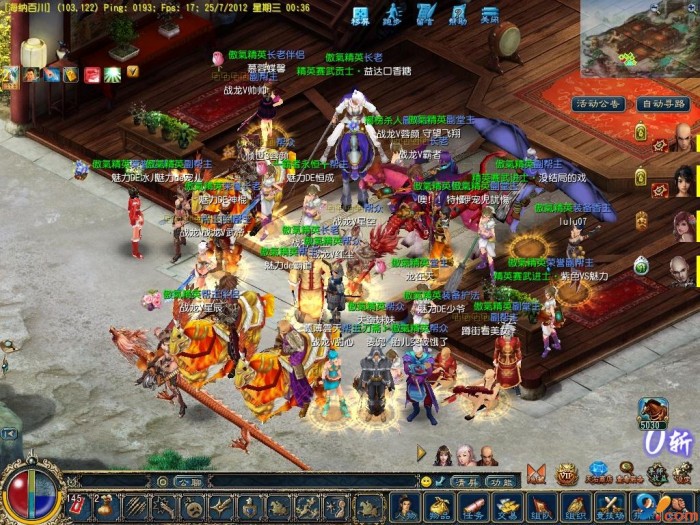Toggle the 跑步 run mode icon
Image resolution: width=700 pixels, height=525 pixels.
point(392,14)
